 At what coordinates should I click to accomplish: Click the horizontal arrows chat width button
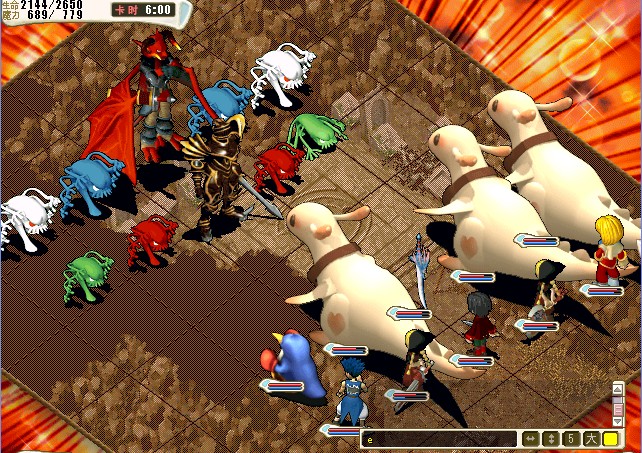(529, 439)
